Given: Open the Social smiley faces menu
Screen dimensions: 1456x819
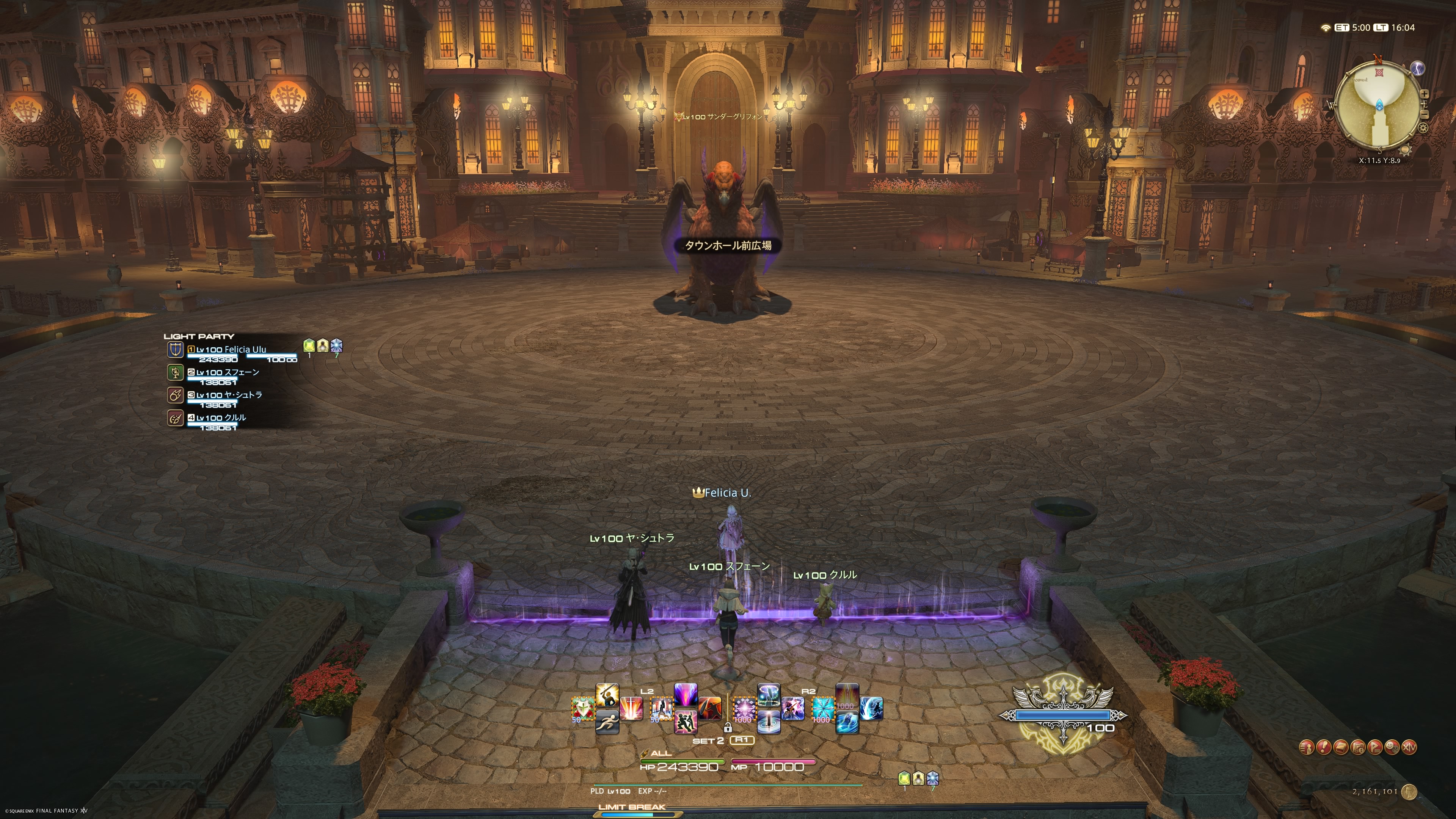Looking at the screenshot, I should (1392, 747).
